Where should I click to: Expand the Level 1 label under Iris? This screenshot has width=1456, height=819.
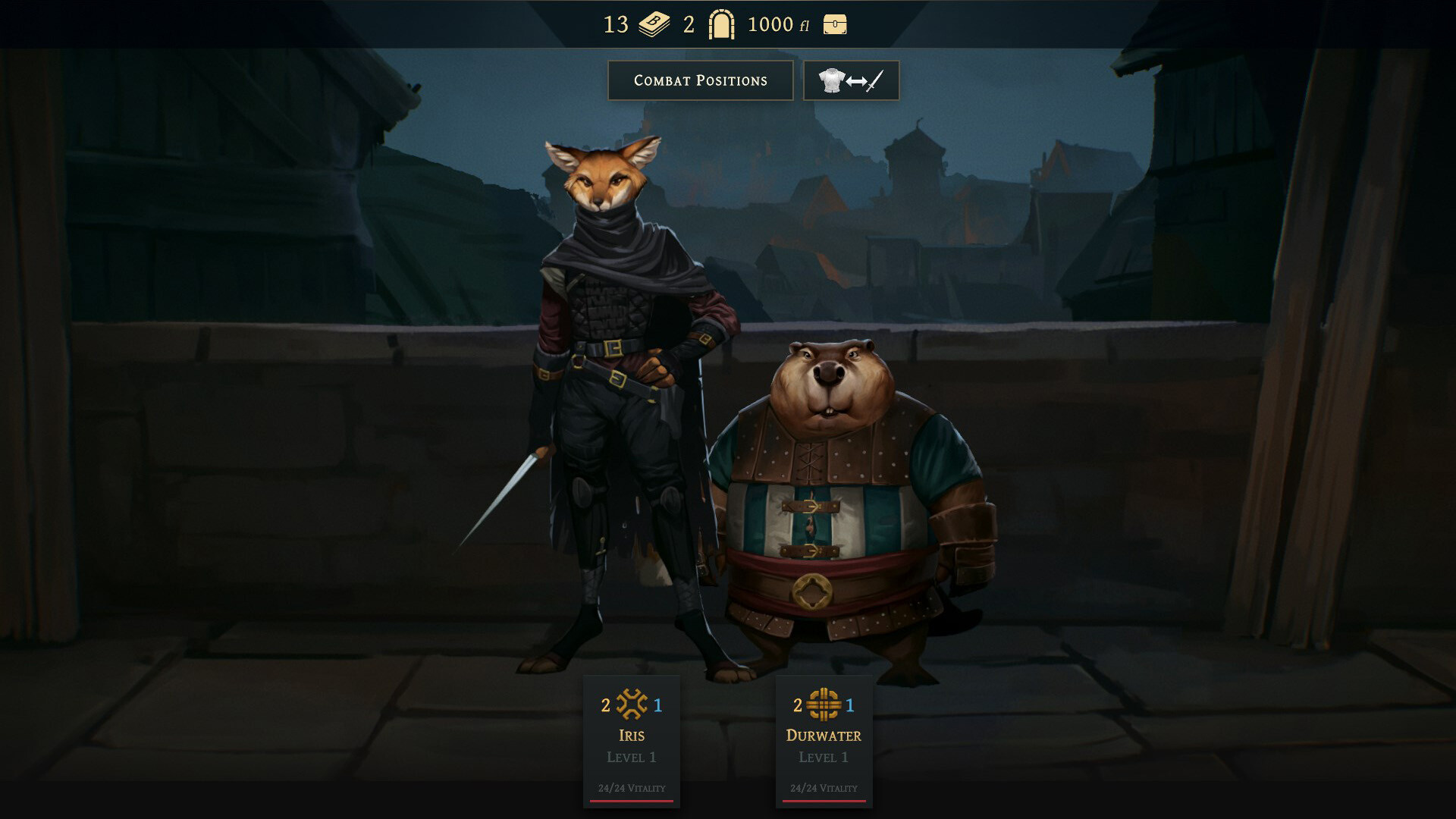(631, 757)
